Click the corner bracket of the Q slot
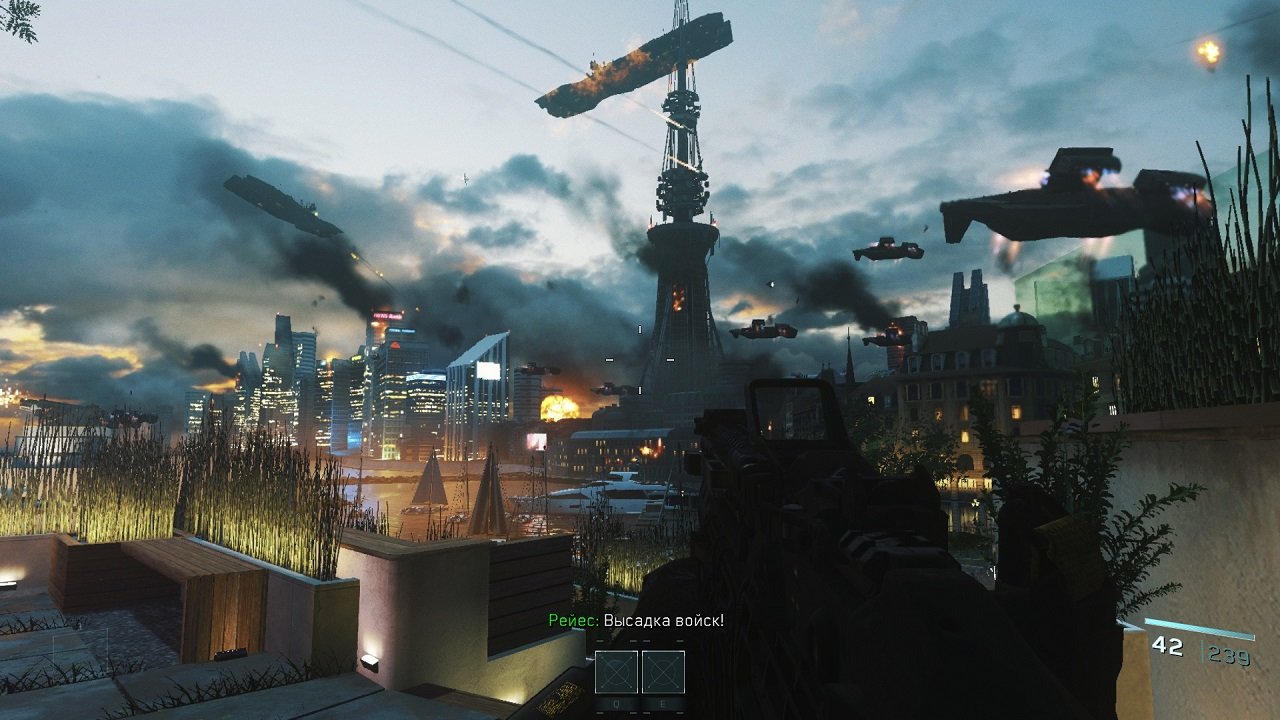Screen dimensions: 1280x720 [x=597, y=652]
